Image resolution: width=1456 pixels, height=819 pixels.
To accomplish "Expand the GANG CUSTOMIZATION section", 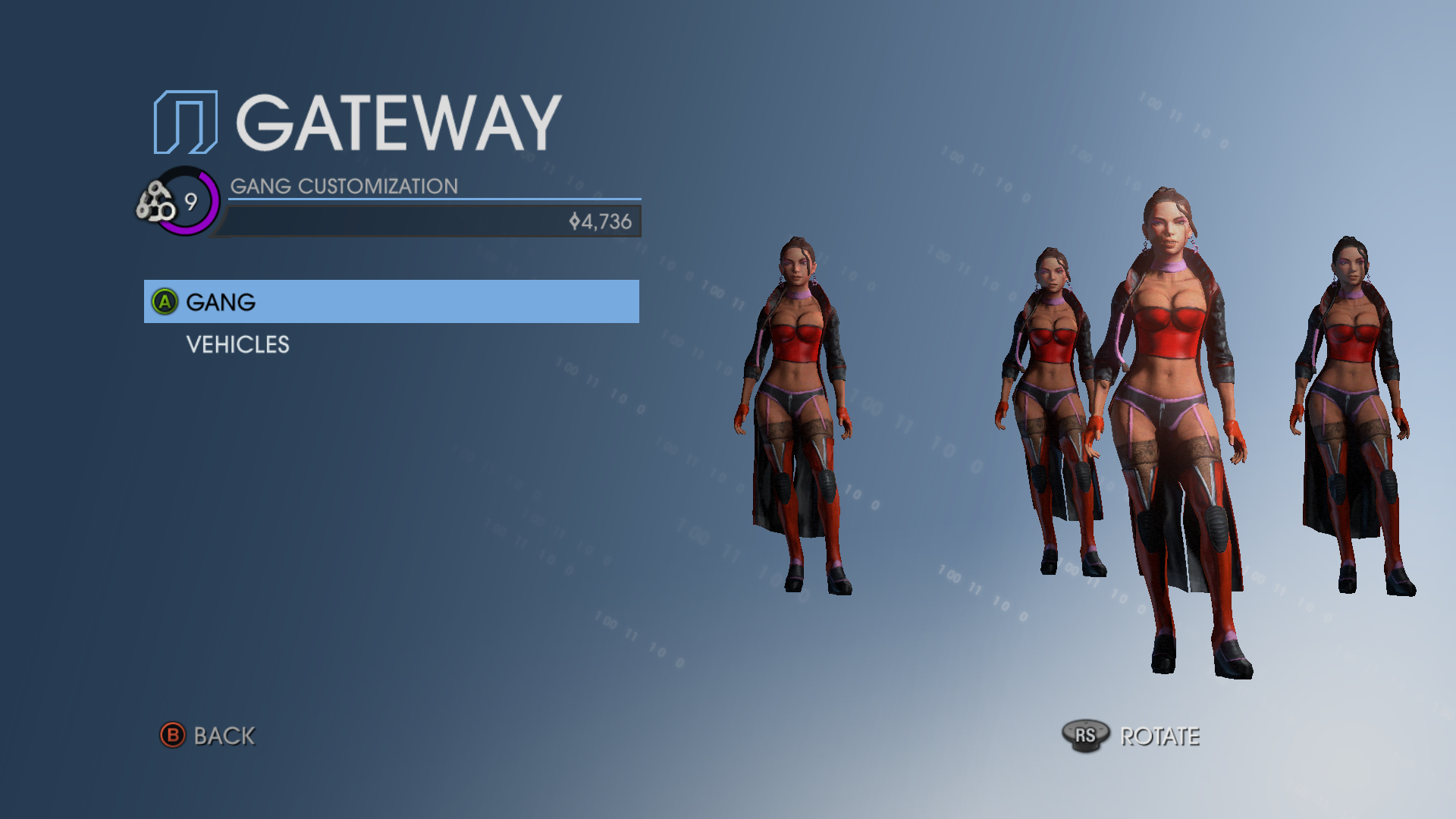I will tap(344, 186).
